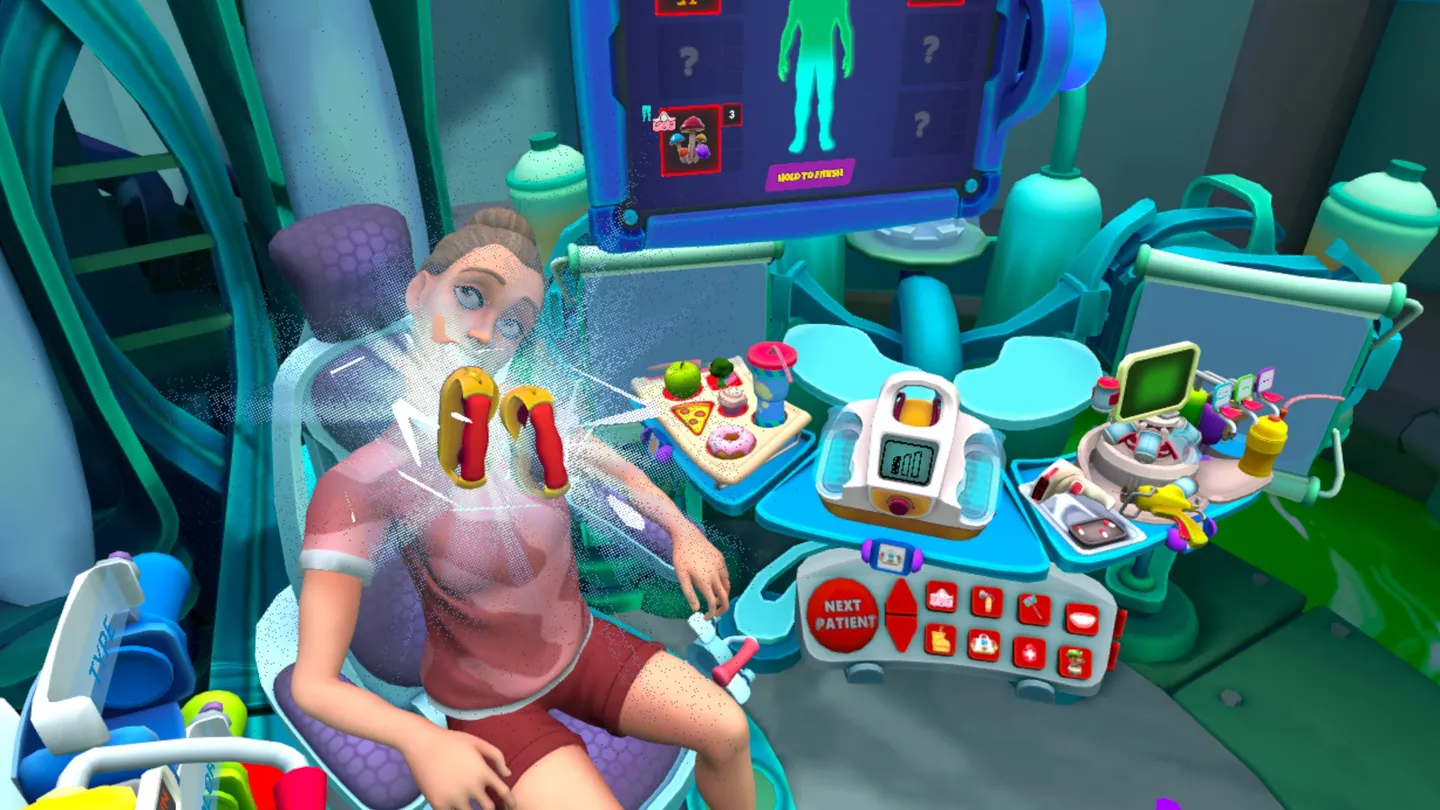The width and height of the screenshot is (1440, 810).
Task: Click the mouth icon button on the panel
Action: [1082, 618]
